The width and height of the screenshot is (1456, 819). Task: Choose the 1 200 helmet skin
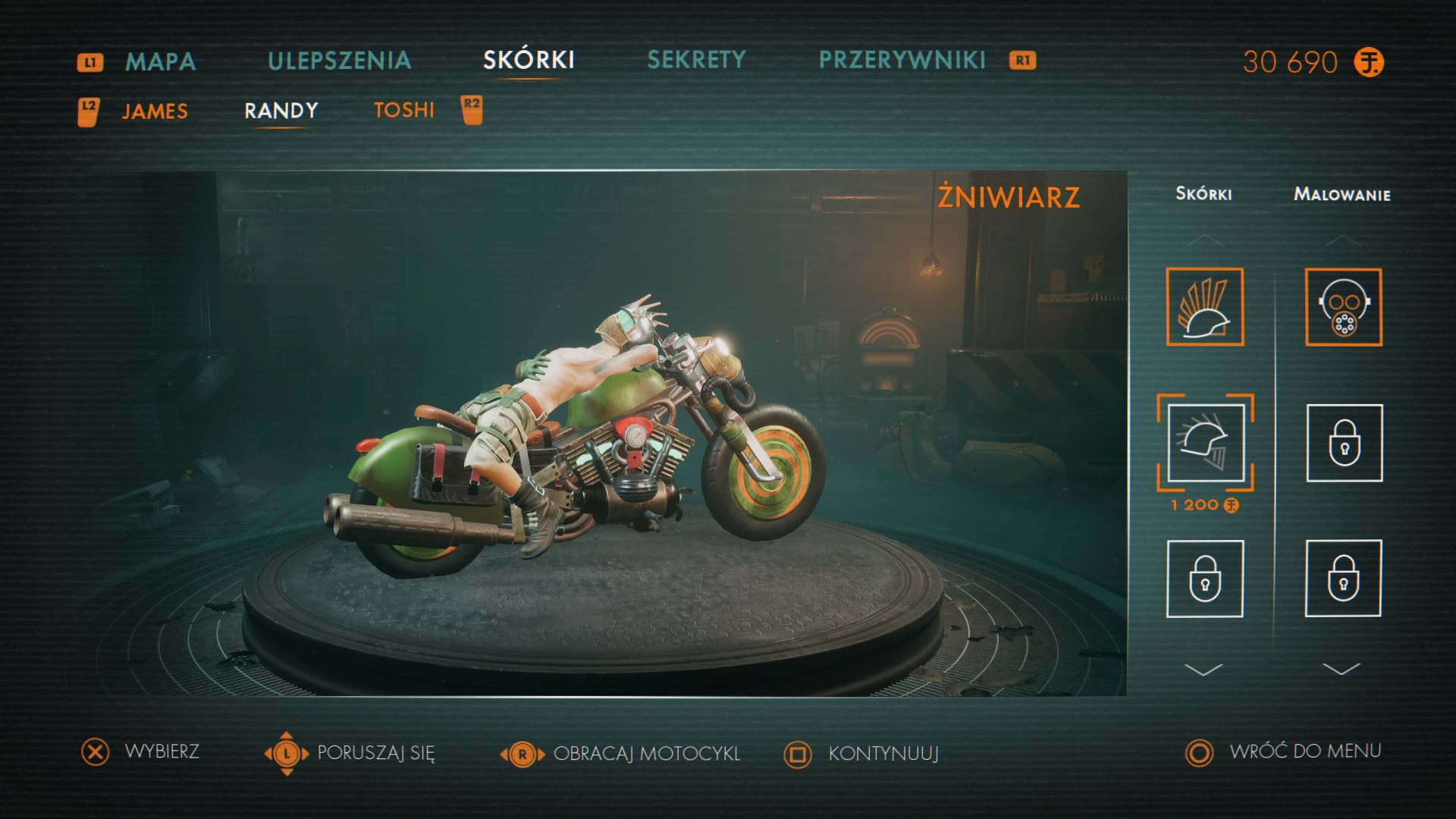click(x=1205, y=443)
